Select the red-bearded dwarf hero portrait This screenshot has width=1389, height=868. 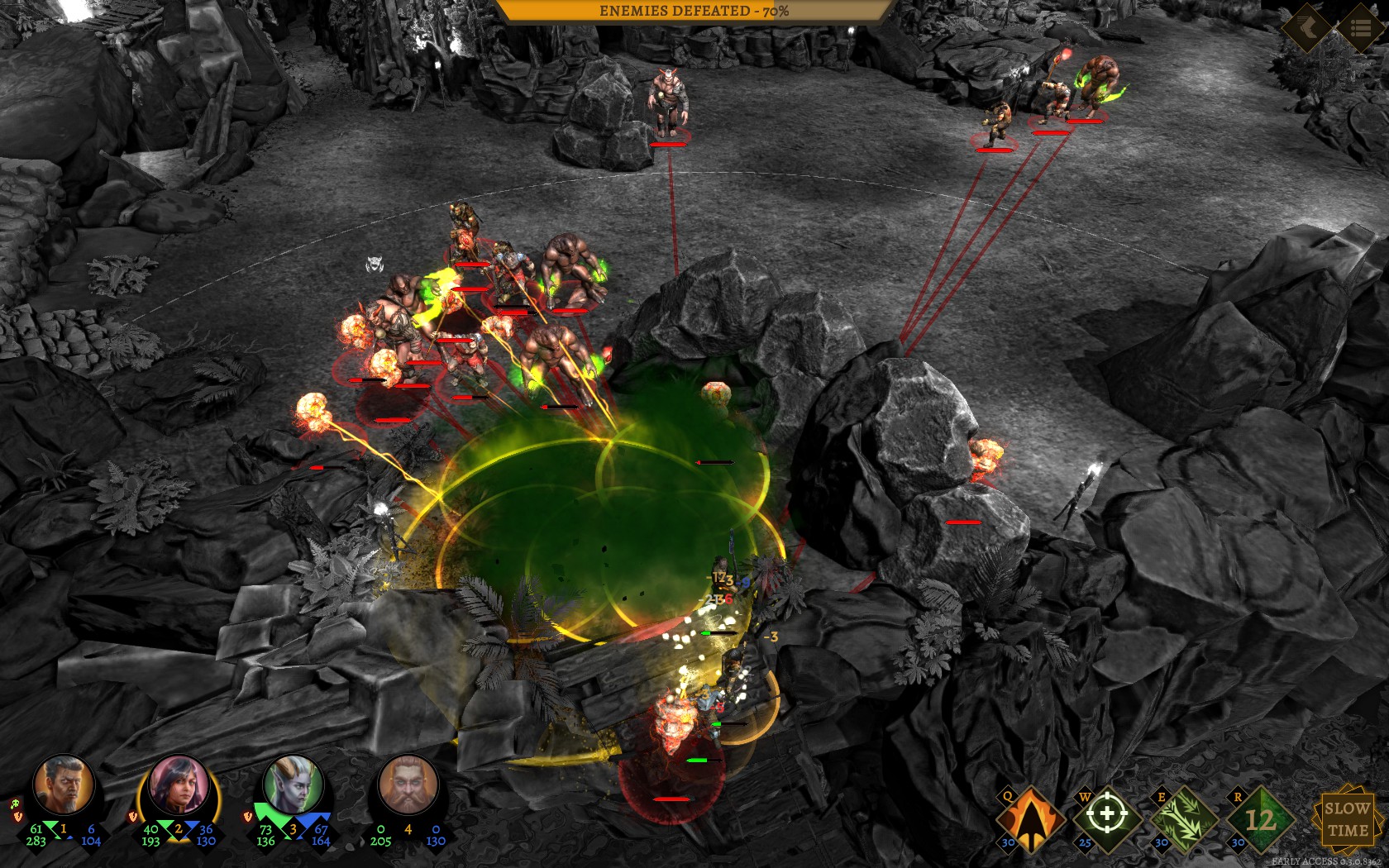[408, 785]
